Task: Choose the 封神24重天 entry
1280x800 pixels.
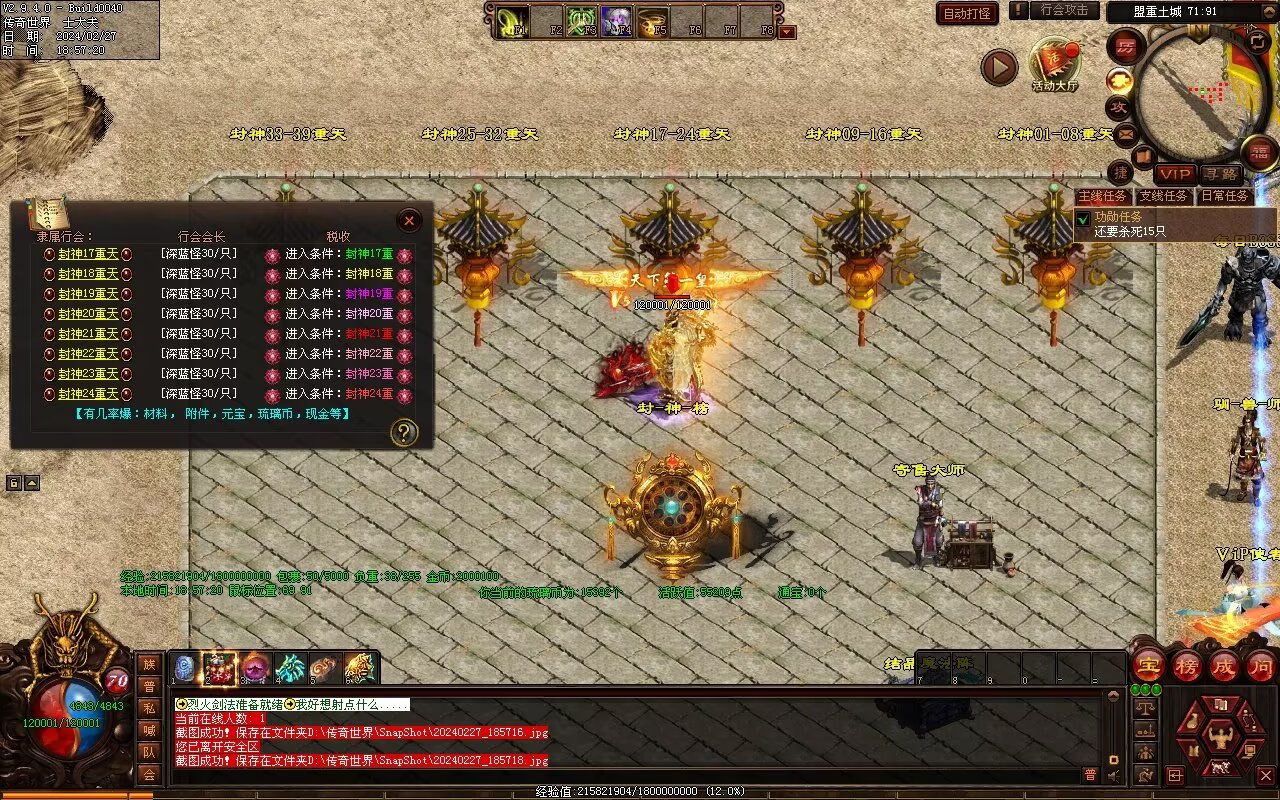Action: (x=88, y=394)
